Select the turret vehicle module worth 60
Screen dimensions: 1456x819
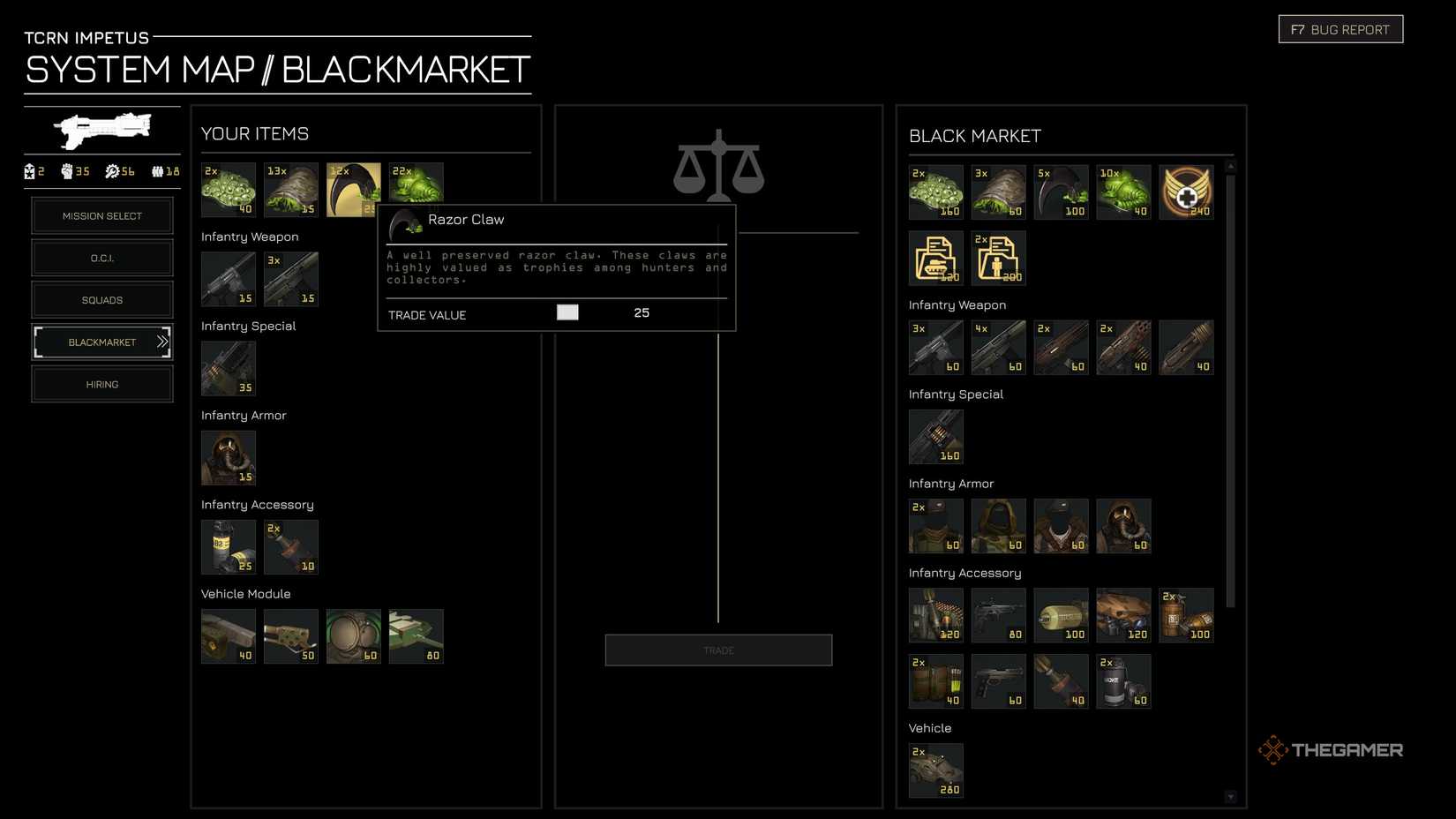click(353, 635)
